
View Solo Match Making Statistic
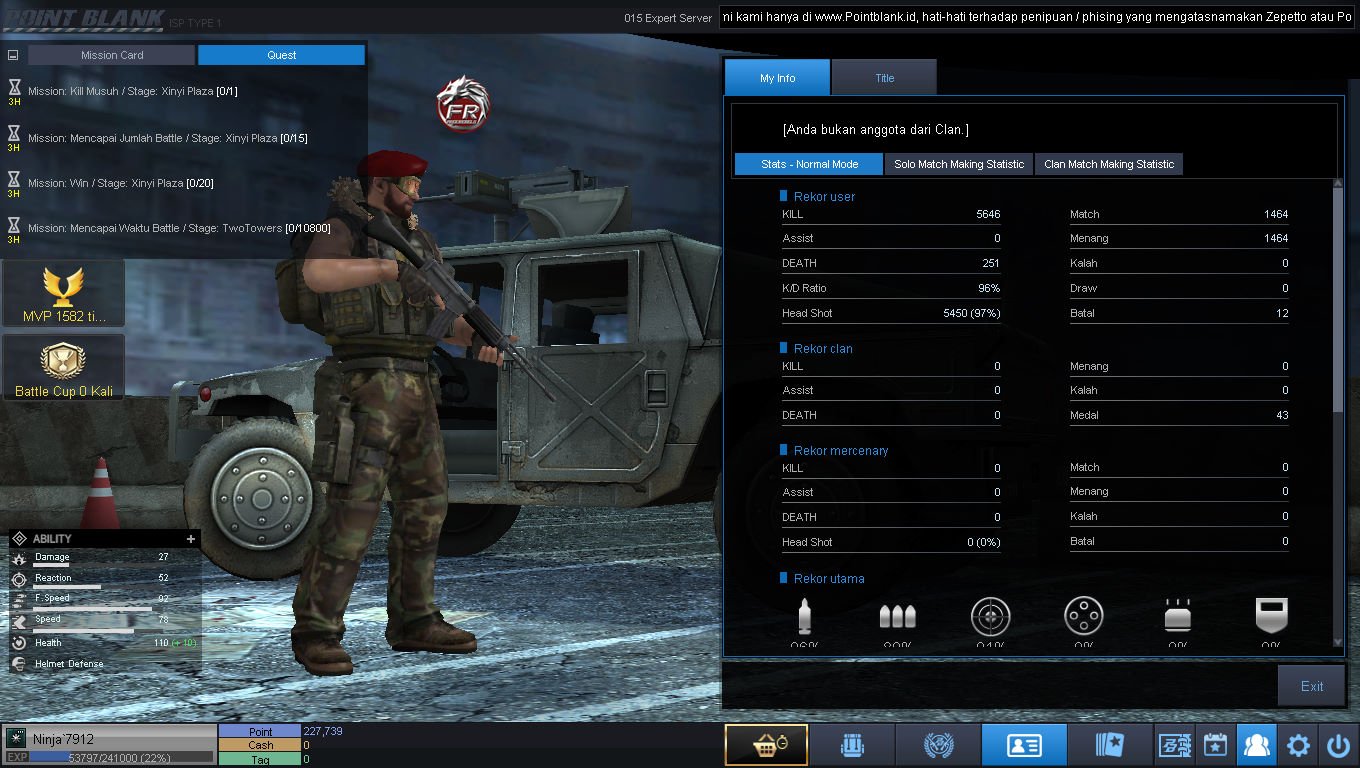click(959, 164)
